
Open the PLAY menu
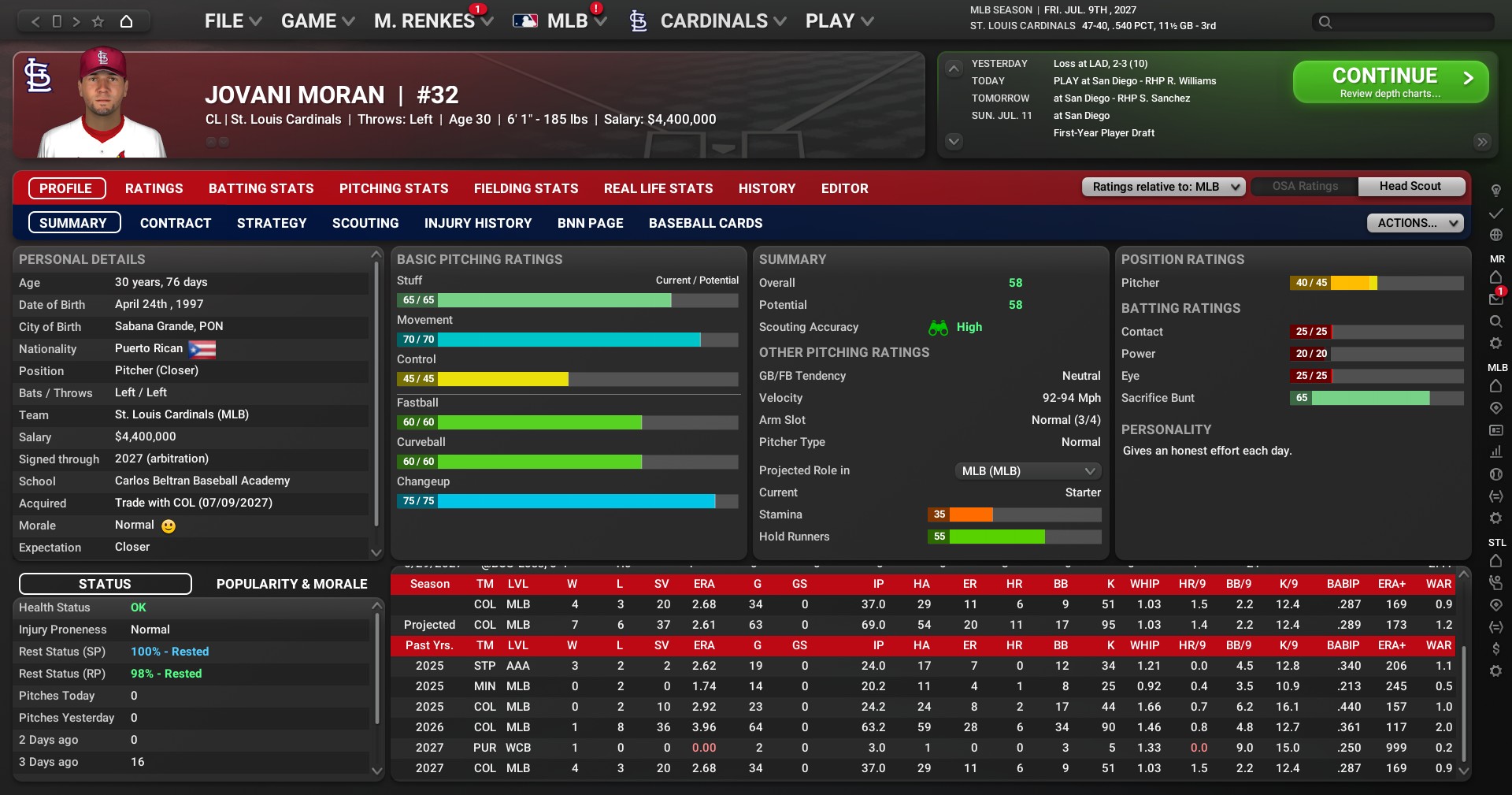point(839,21)
